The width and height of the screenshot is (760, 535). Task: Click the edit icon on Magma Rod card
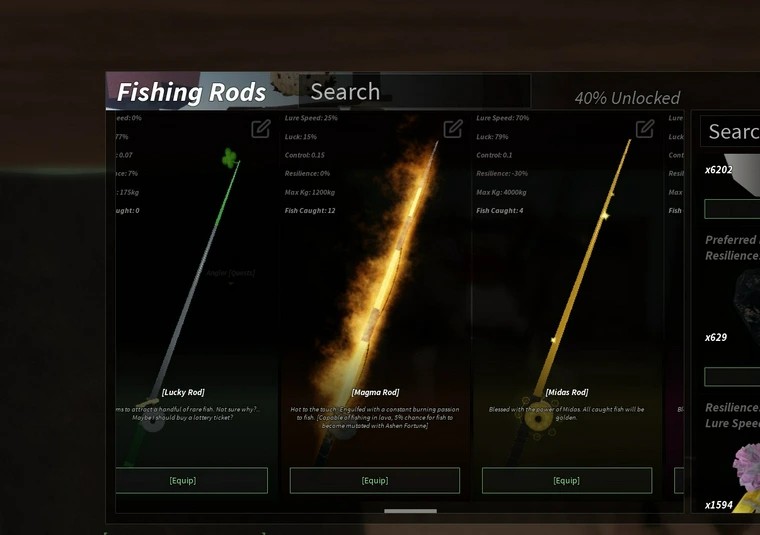click(453, 129)
